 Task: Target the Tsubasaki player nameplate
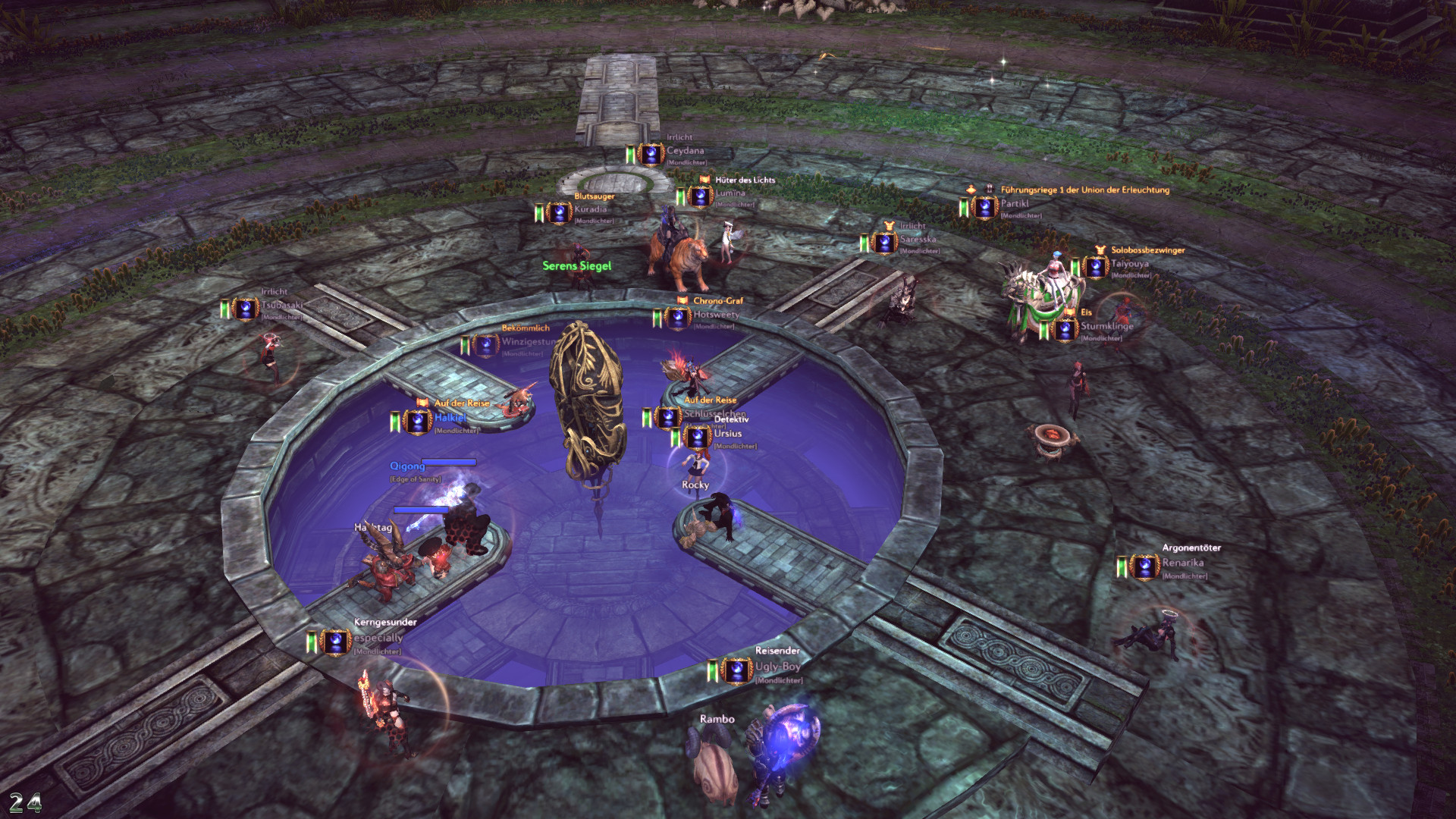pos(281,306)
